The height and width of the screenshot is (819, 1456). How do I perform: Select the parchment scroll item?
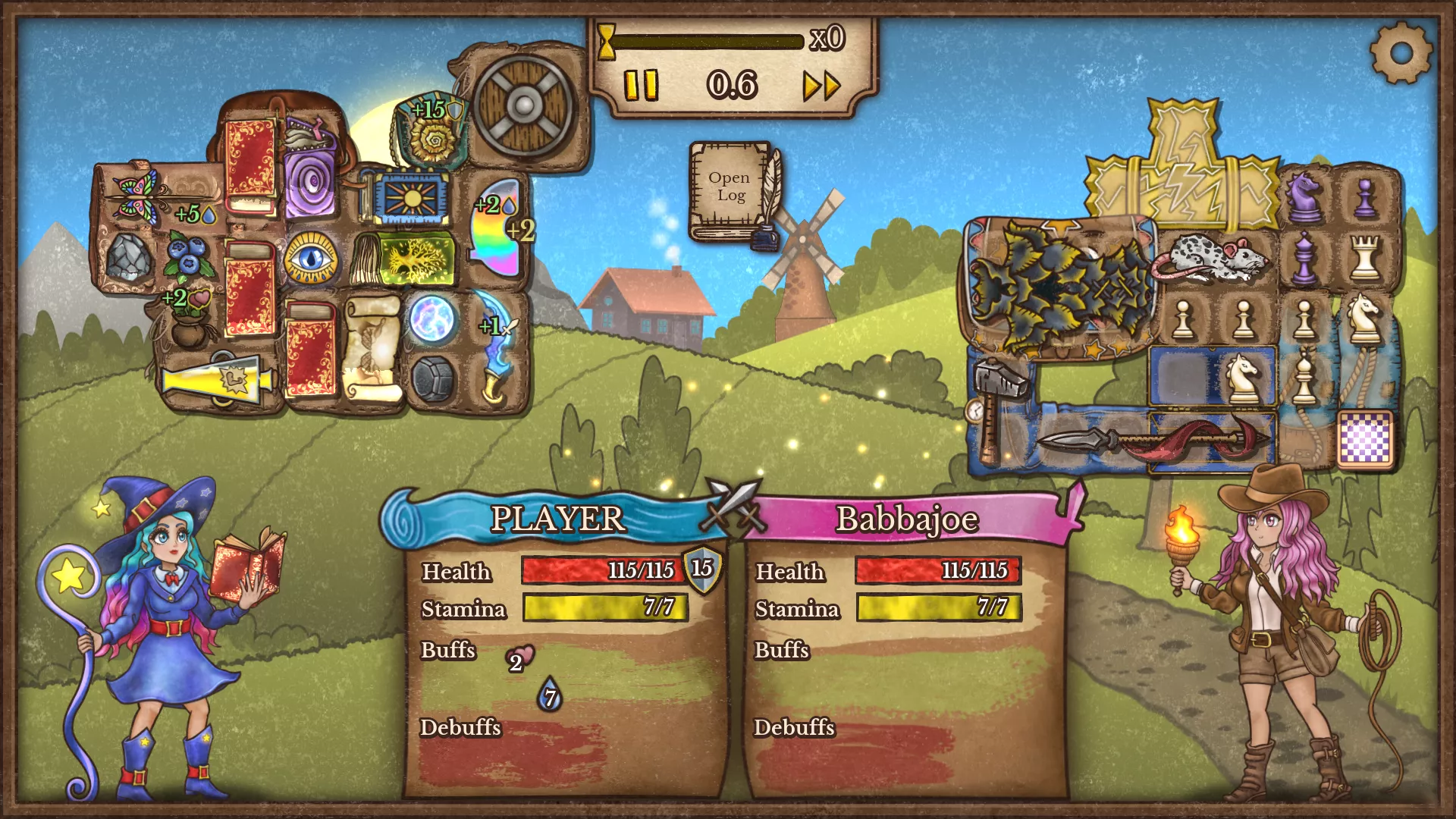coord(372,347)
